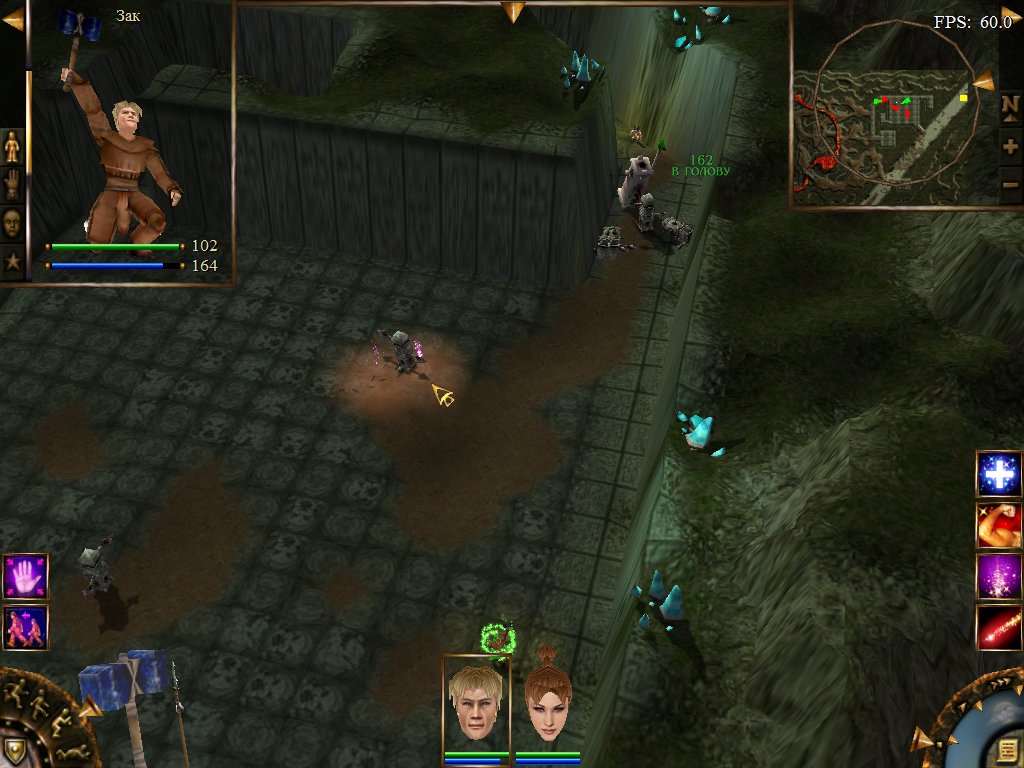Toggle the purple party follow icon
Screen dimensions: 1024x768
coord(25,628)
